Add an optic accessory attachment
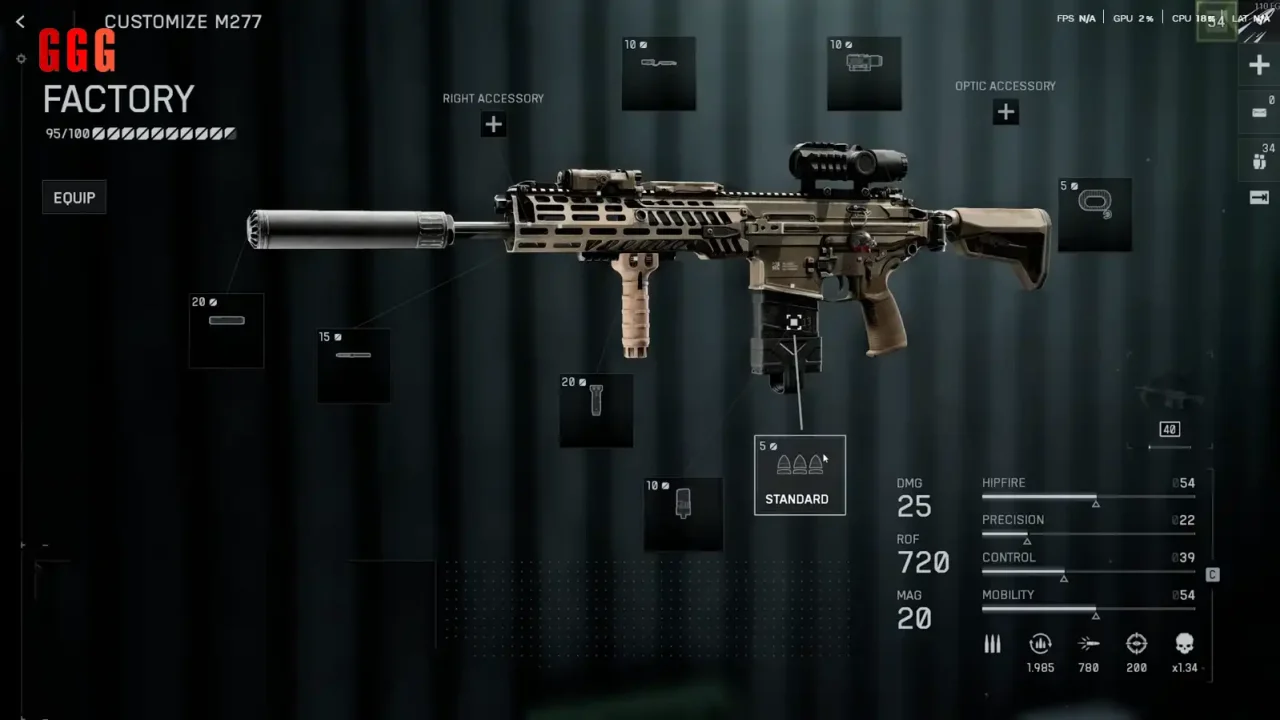This screenshot has width=1280, height=720. [1005, 112]
